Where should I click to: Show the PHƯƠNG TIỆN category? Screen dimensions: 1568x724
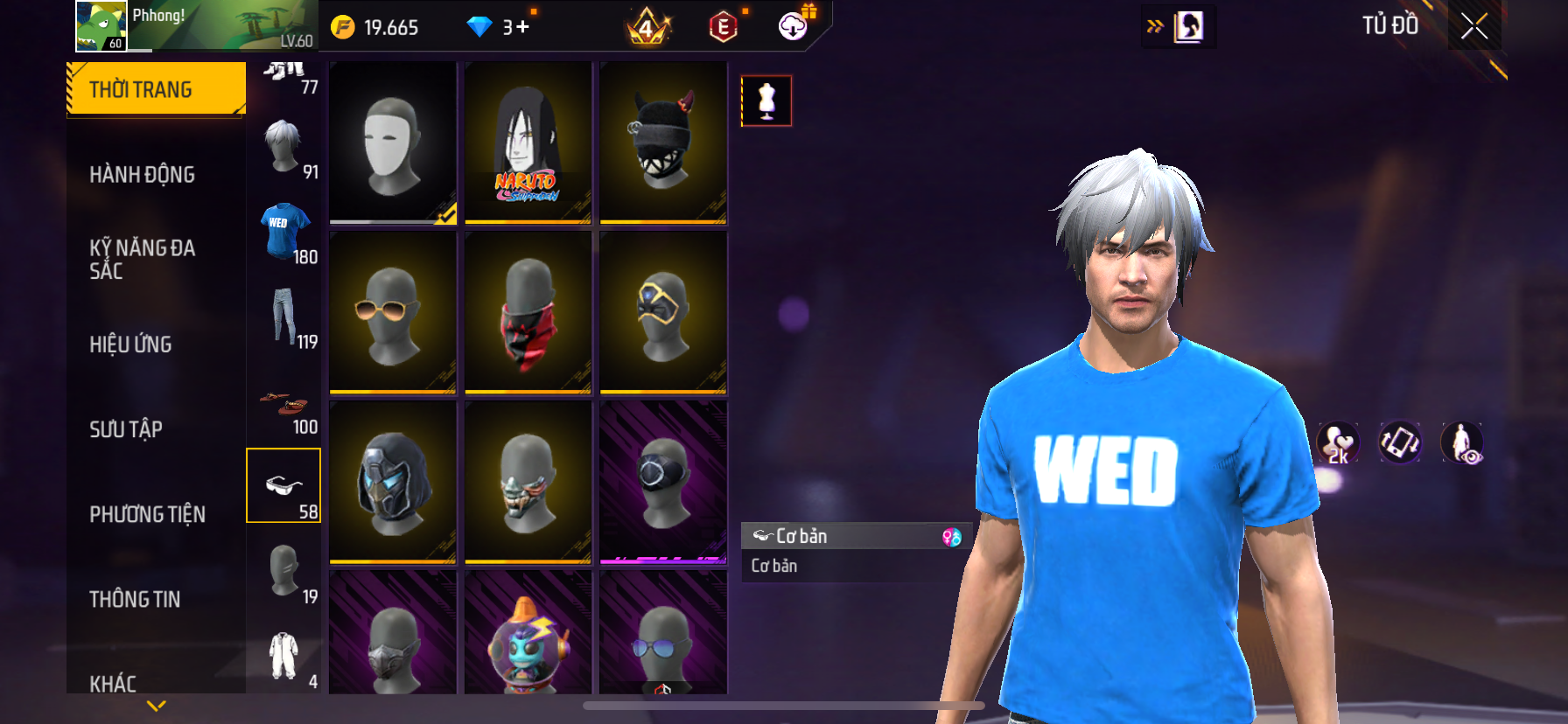tap(147, 513)
